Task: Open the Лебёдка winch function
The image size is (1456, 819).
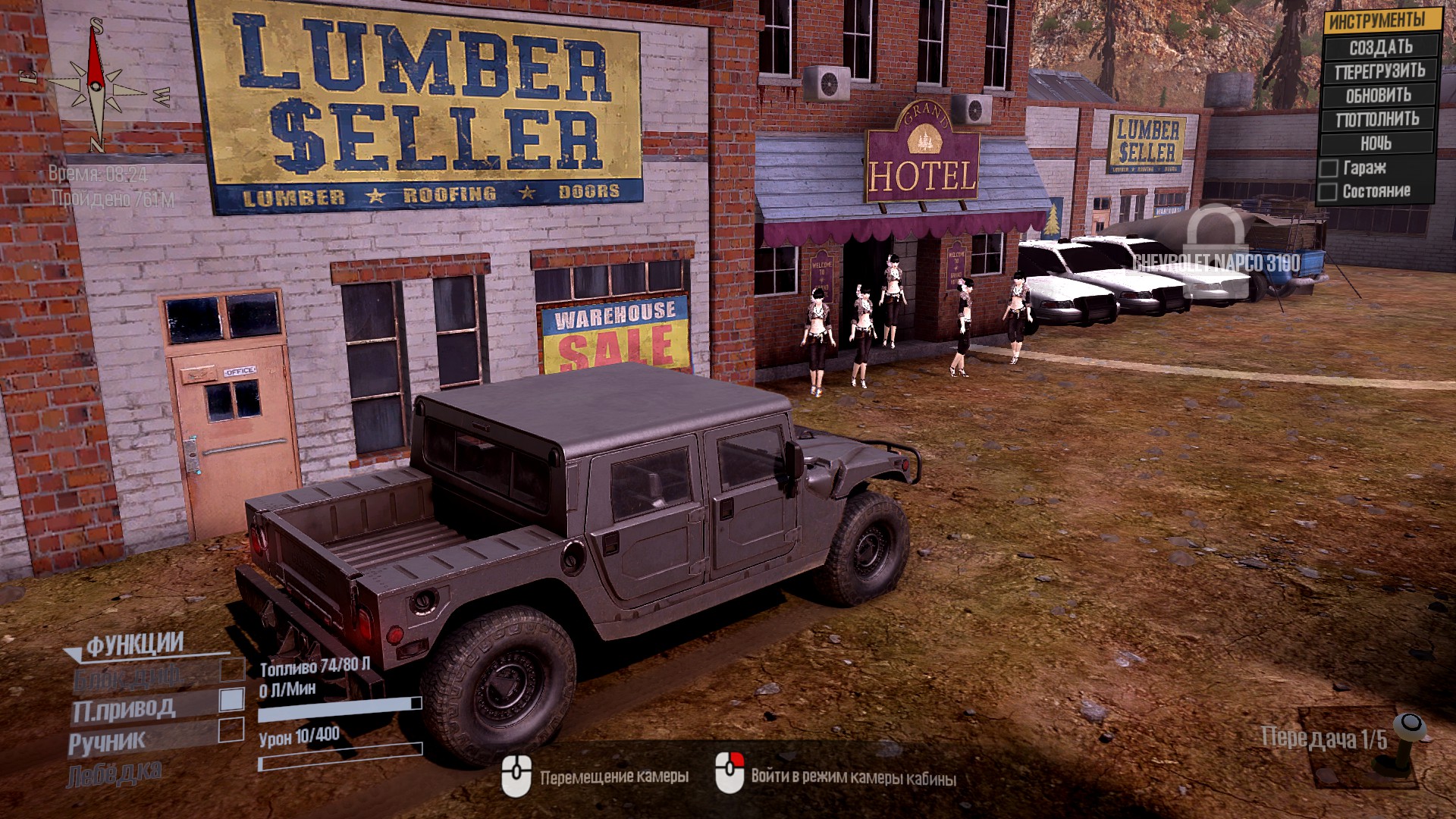Action: point(114,774)
